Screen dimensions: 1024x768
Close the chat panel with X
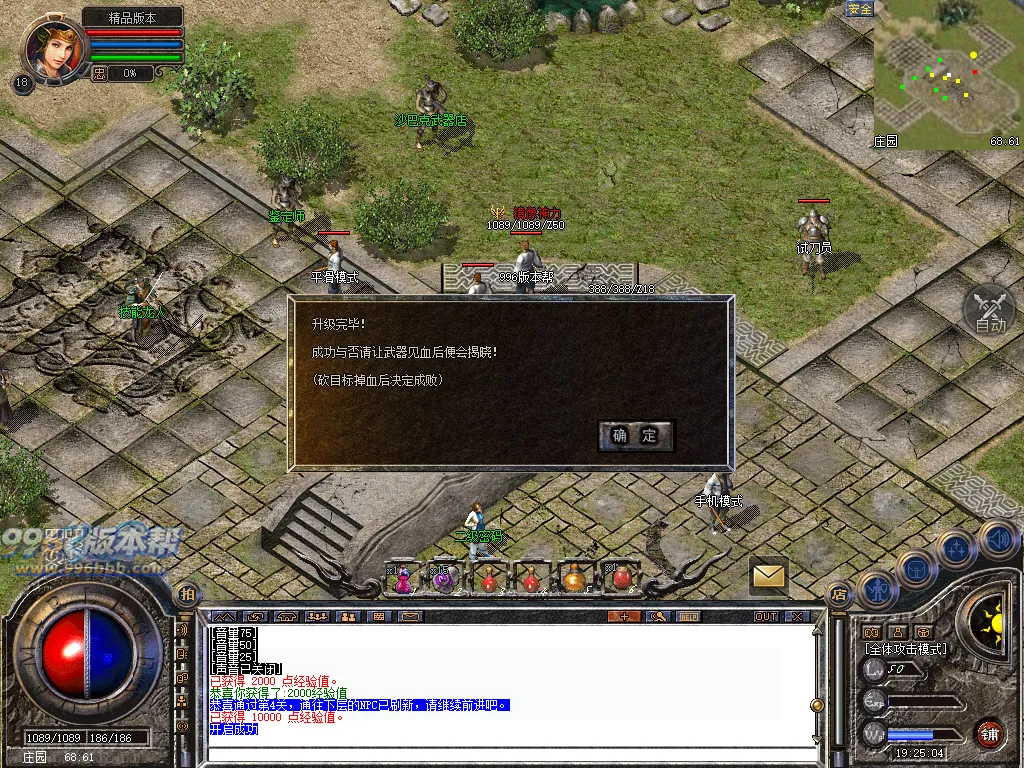pyautogui.click(x=797, y=616)
